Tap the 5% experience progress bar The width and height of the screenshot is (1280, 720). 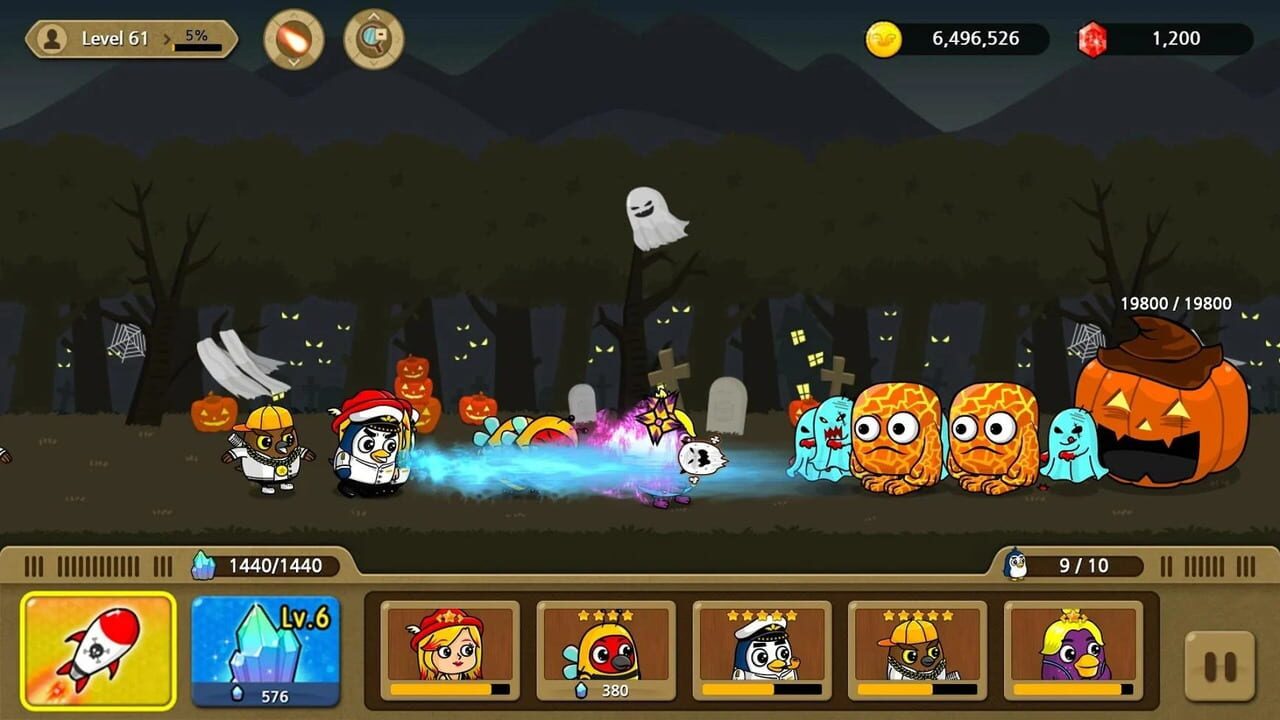(x=198, y=44)
